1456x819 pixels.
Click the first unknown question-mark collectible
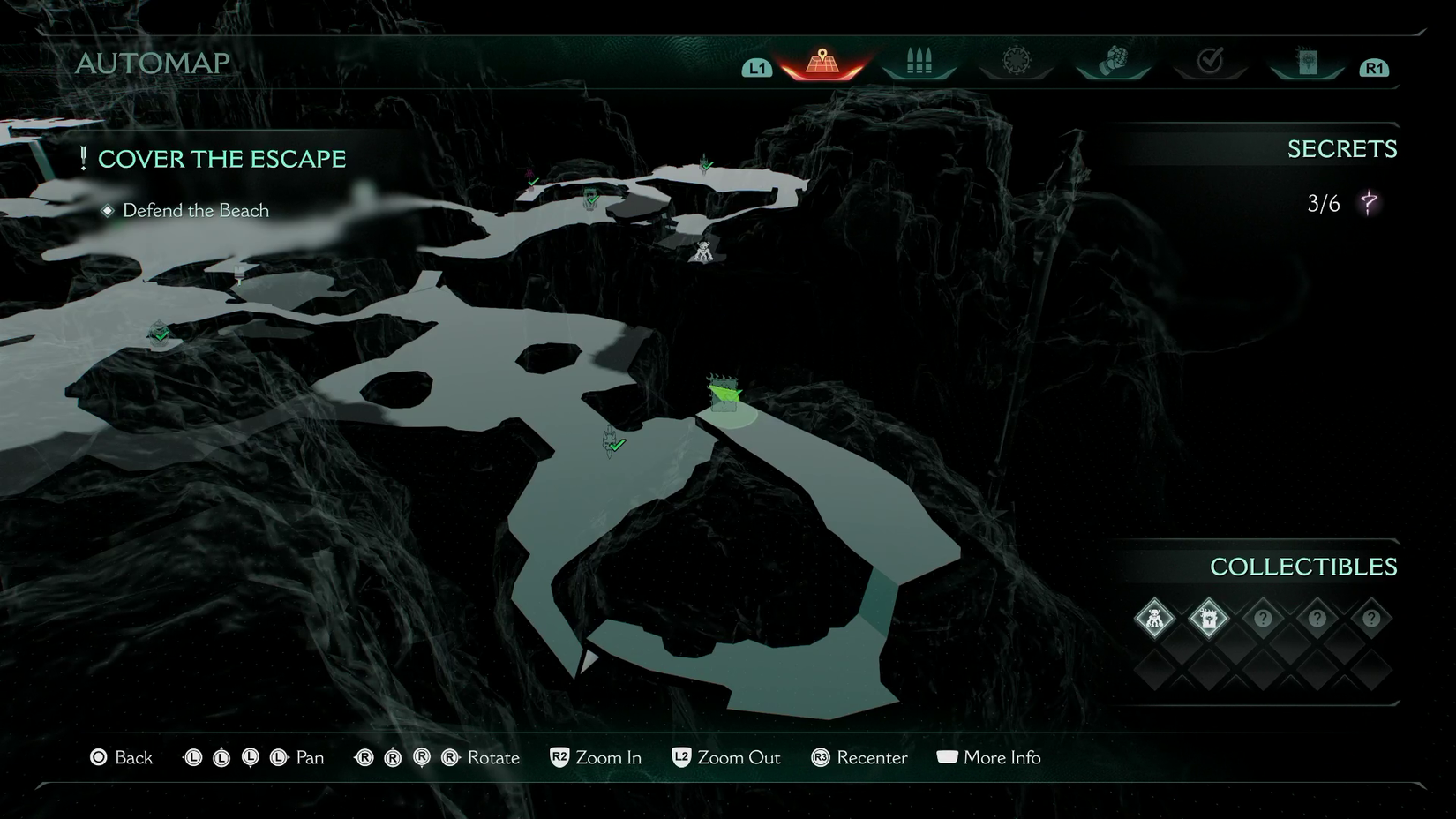pyautogui.click(x=1264, y=619)
